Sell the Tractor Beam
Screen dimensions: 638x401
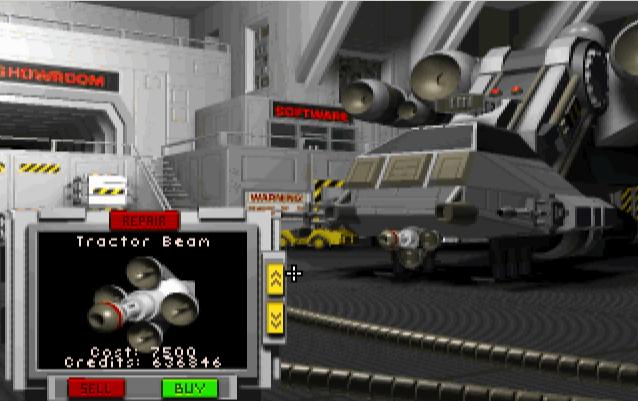96,387
